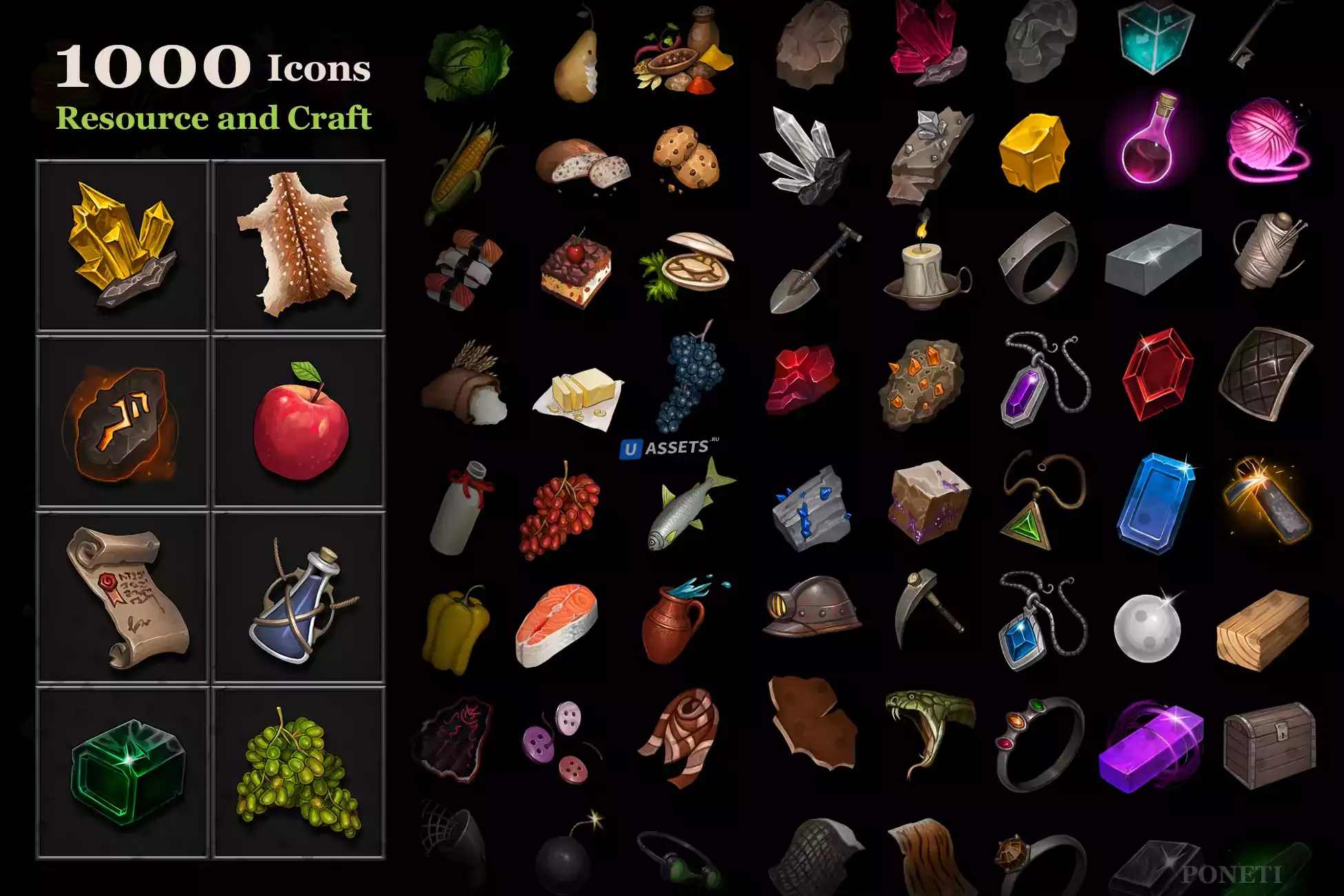Pick the green grapes slot

coord(298,773)
